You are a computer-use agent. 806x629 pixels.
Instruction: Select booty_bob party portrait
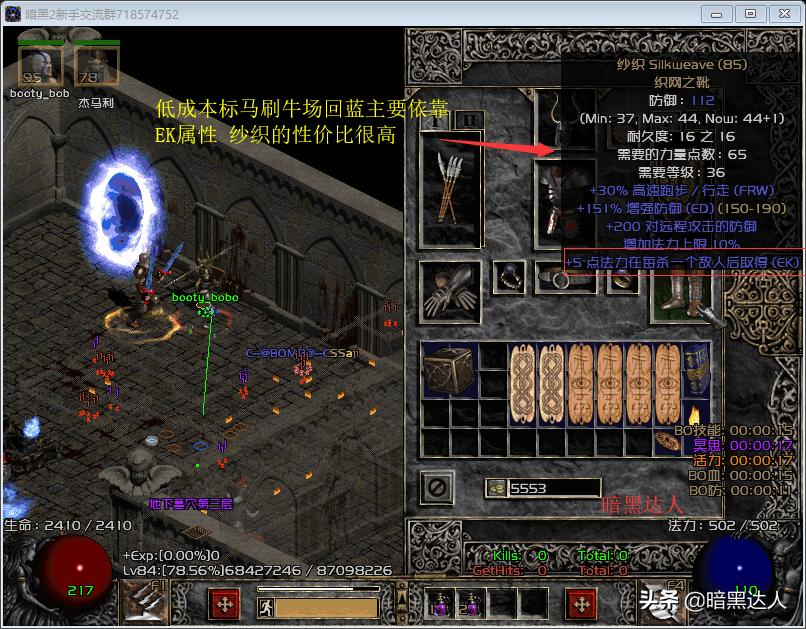[x=40, y=67]
